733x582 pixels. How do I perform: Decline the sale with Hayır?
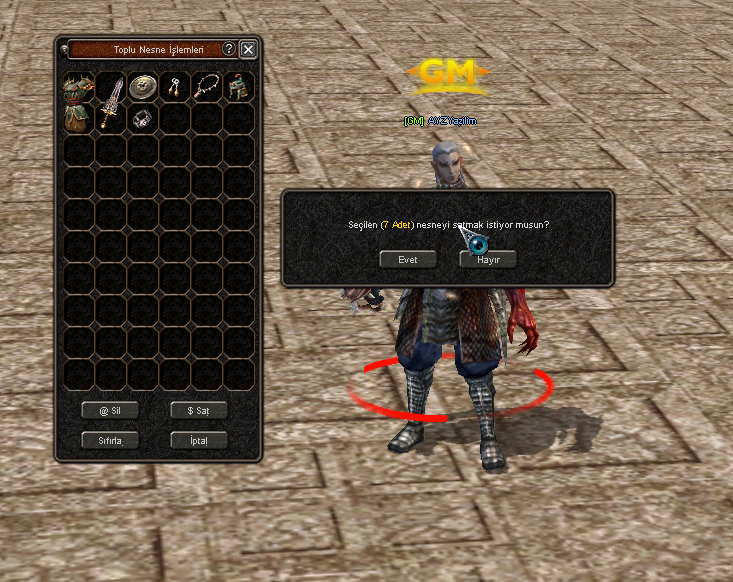(487, 259)
